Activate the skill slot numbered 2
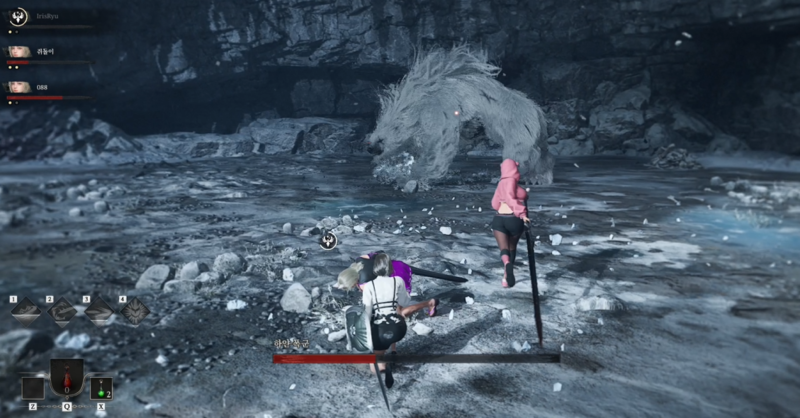Image resolution: width=800 pixels, height=418 pixels. 63,311
